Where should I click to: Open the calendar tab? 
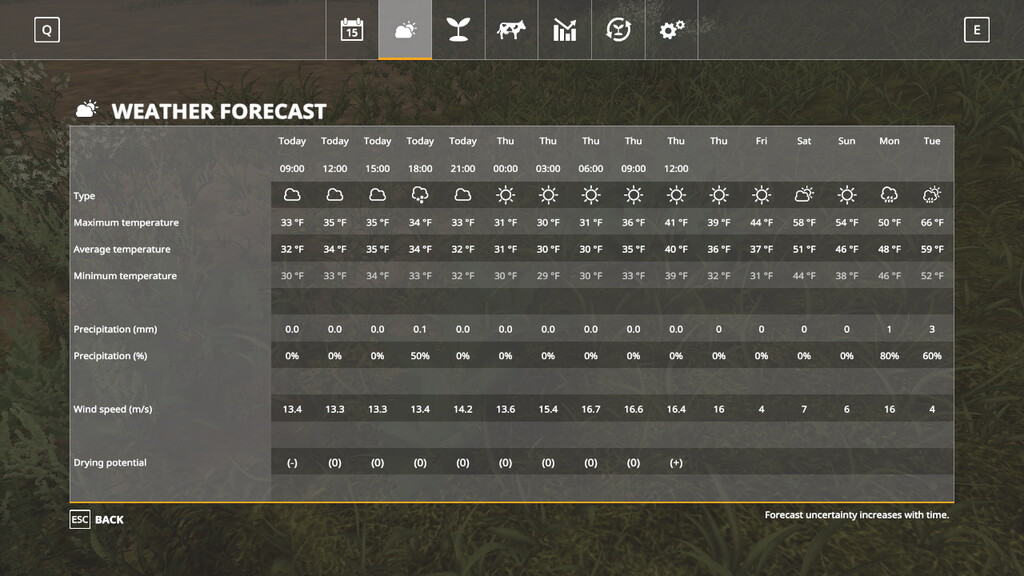tap(352, 30)
